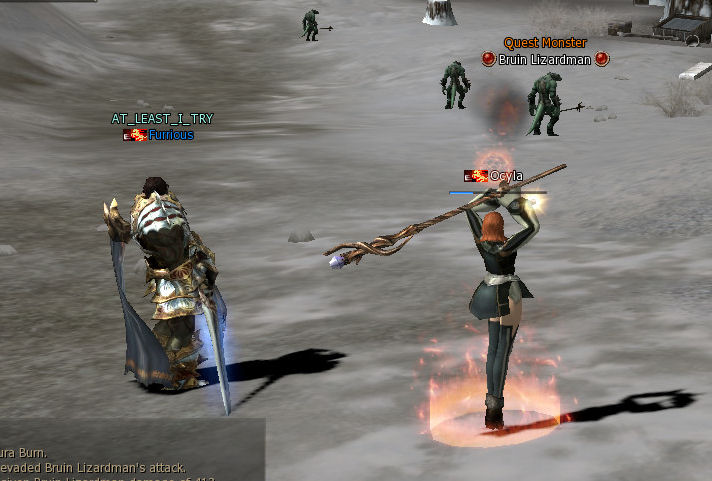Click the combat message log panel

tap(130, 452)
